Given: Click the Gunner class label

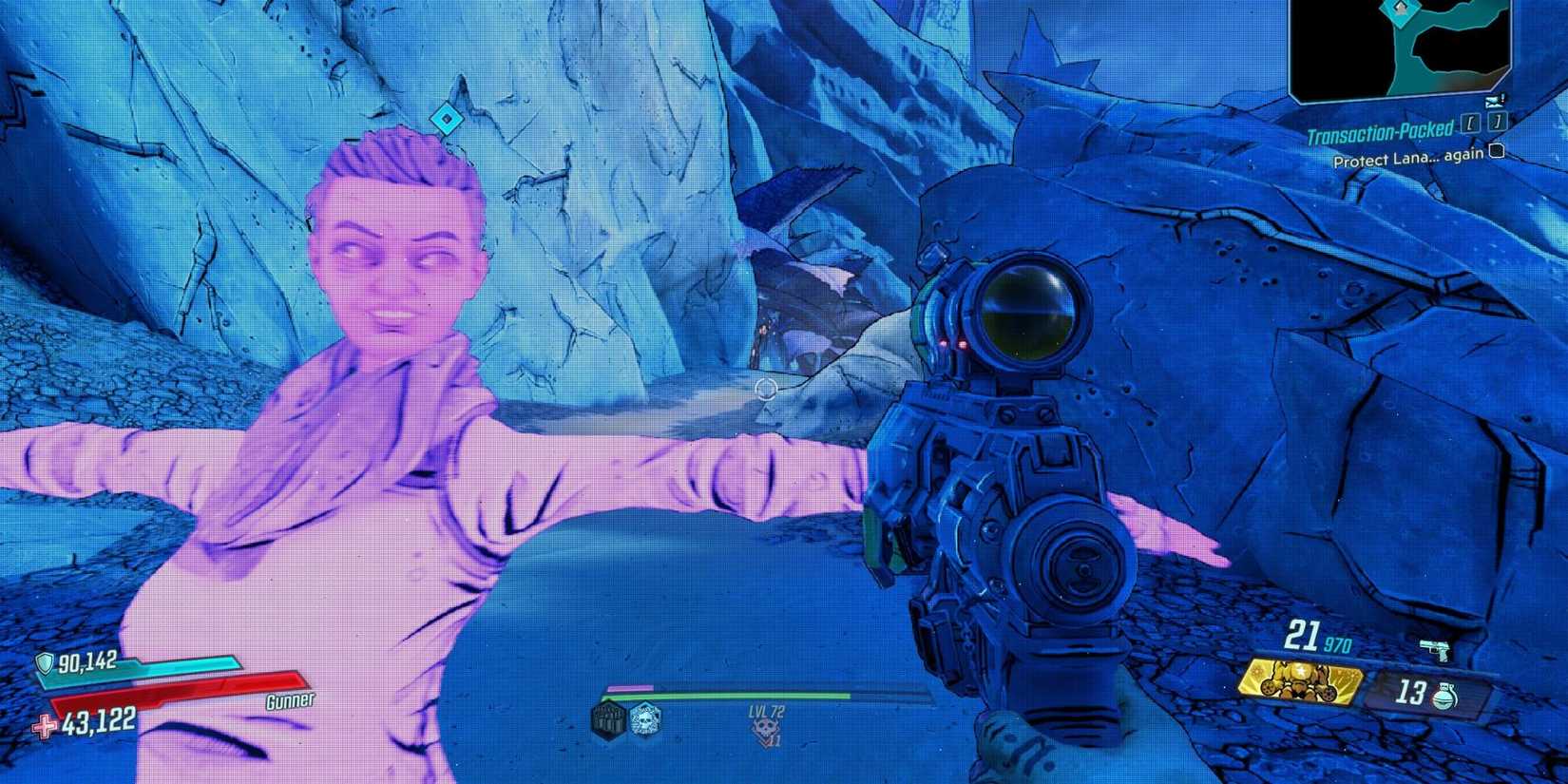Looking at the screenshot, I should (x=291, y=700).
